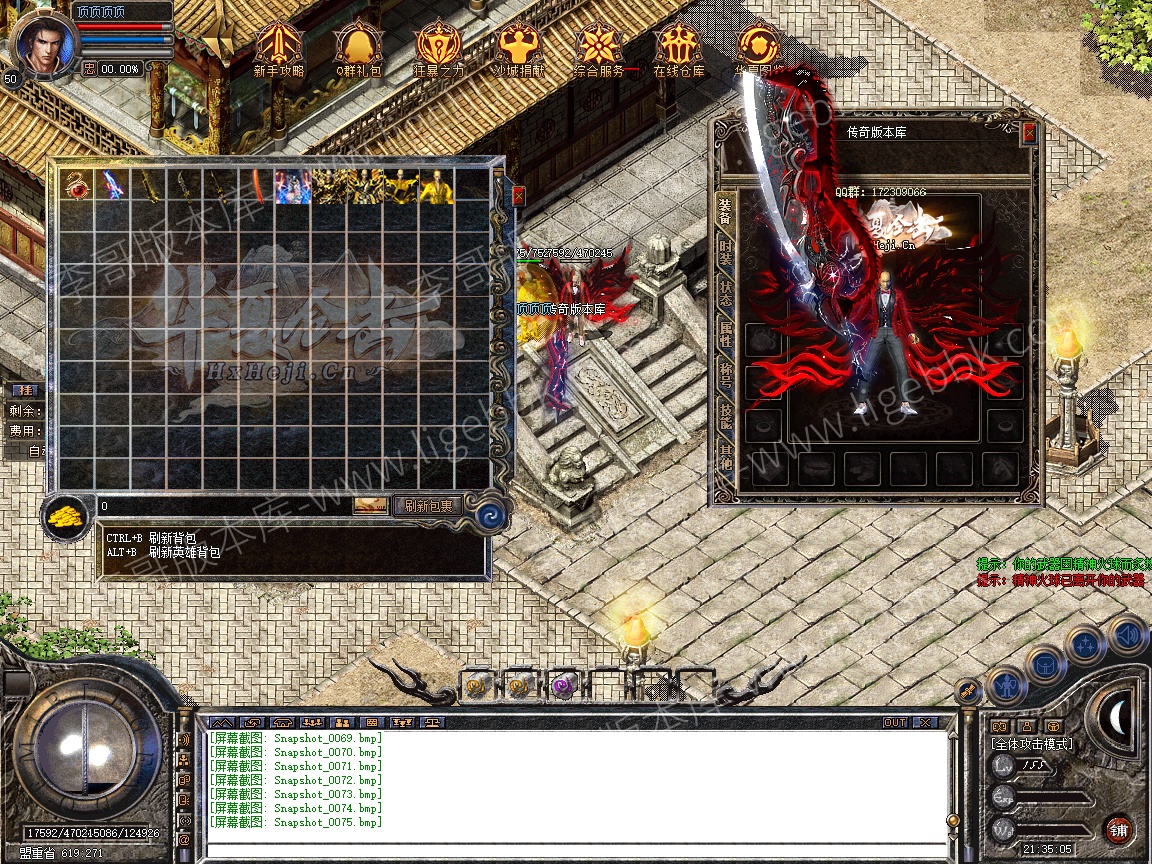Image resolution: width=1152 pixels, height=864 pixels.
Task: Open 综合服务 general services
Action: (599, 48)
